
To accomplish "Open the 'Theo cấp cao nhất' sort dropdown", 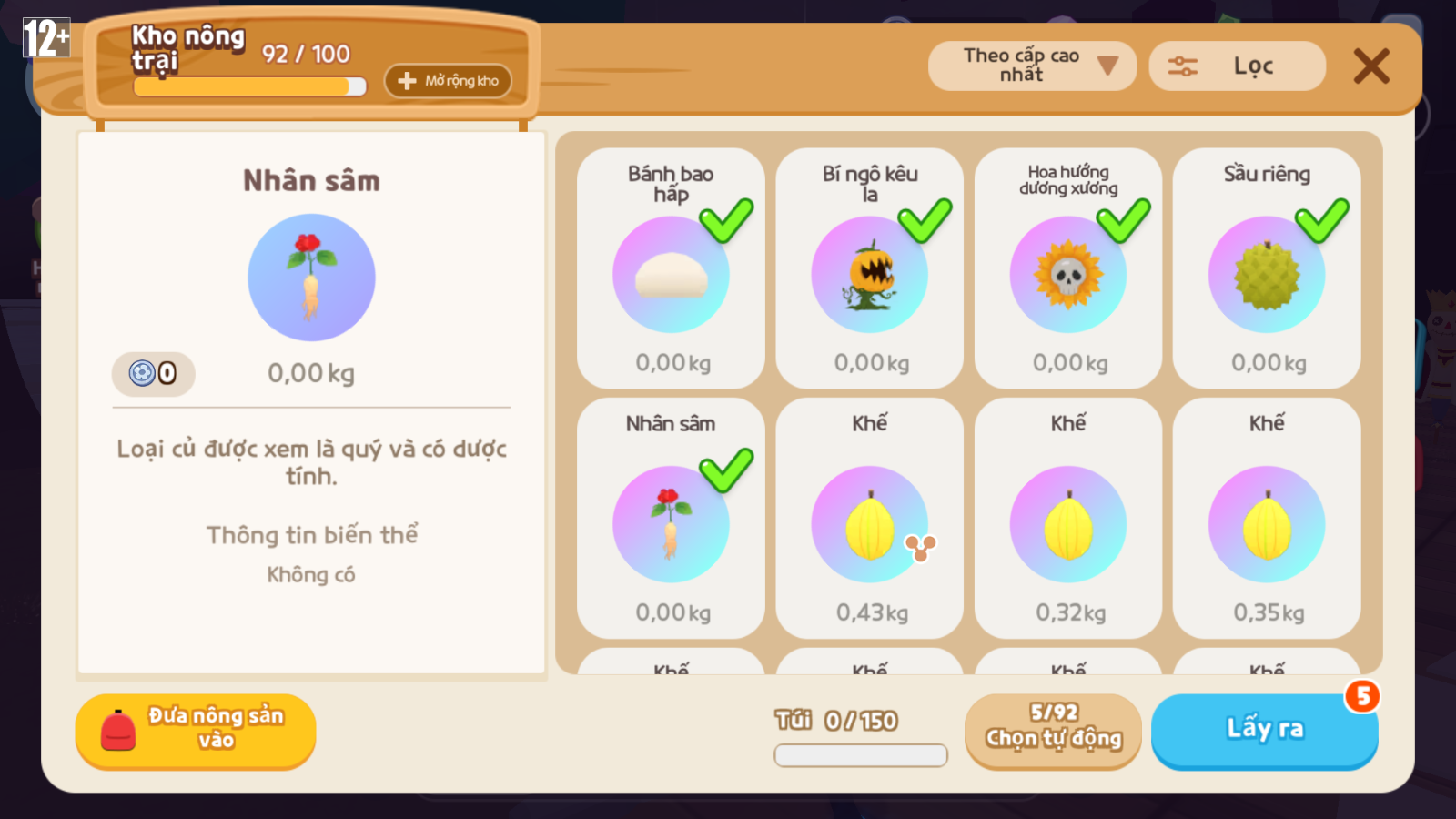I will tap(1032, 66).
